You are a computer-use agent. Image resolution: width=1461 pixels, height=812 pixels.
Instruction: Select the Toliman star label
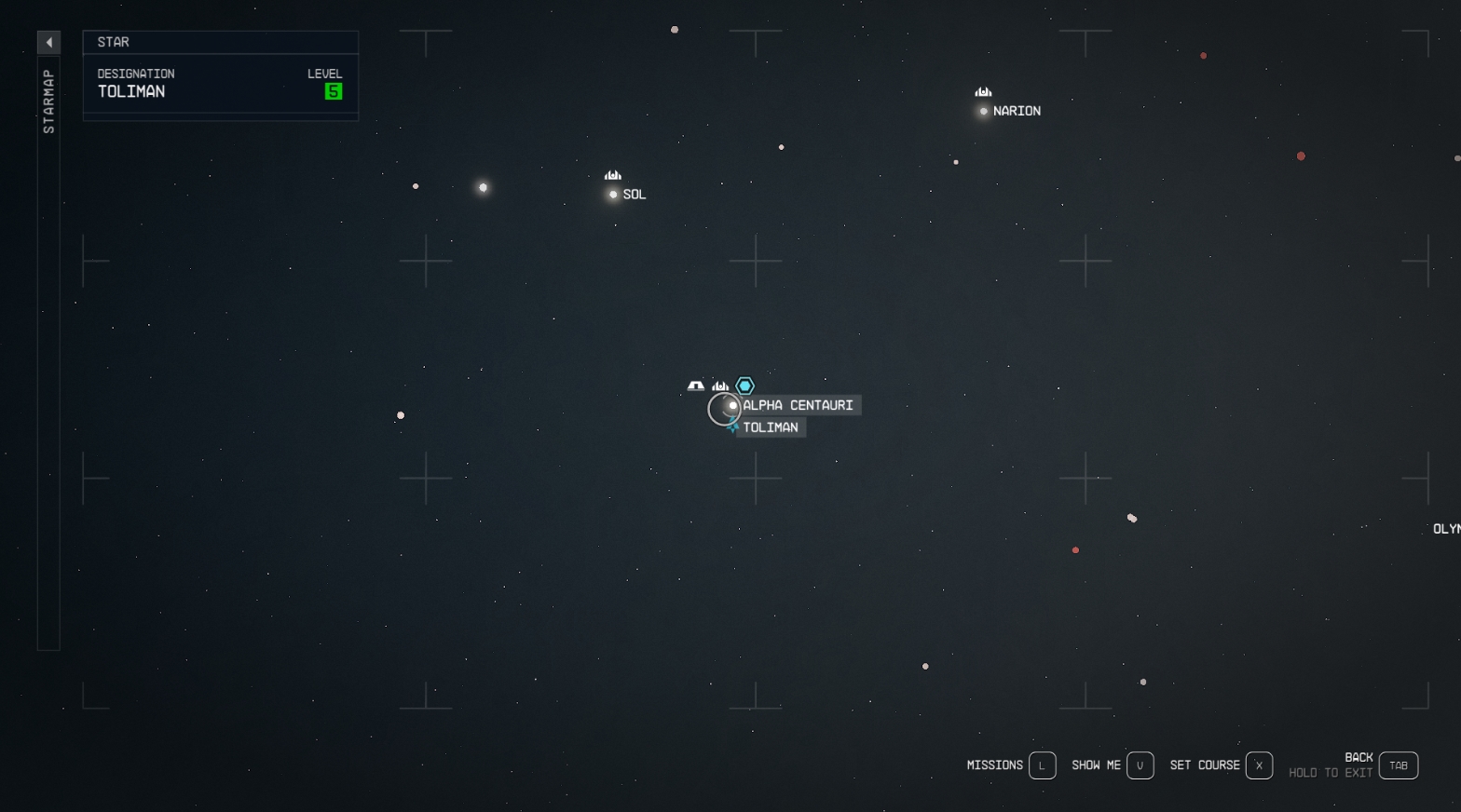770,427
